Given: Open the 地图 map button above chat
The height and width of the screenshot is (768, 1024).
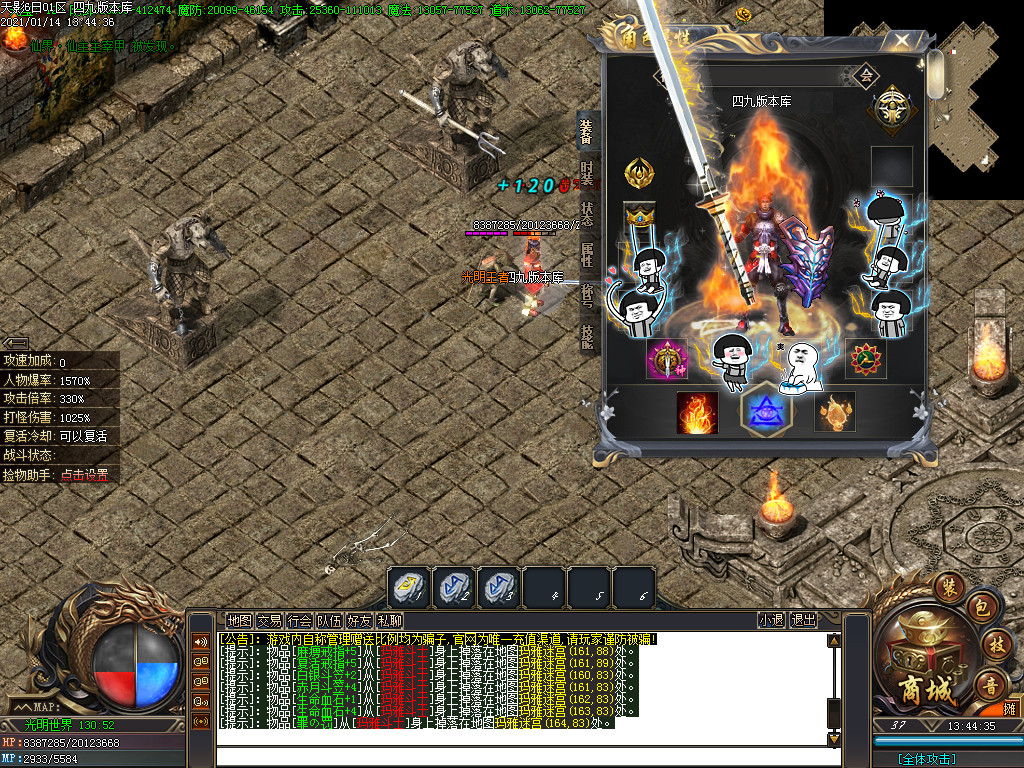Looking at the screenshot, I should (239, 620).
